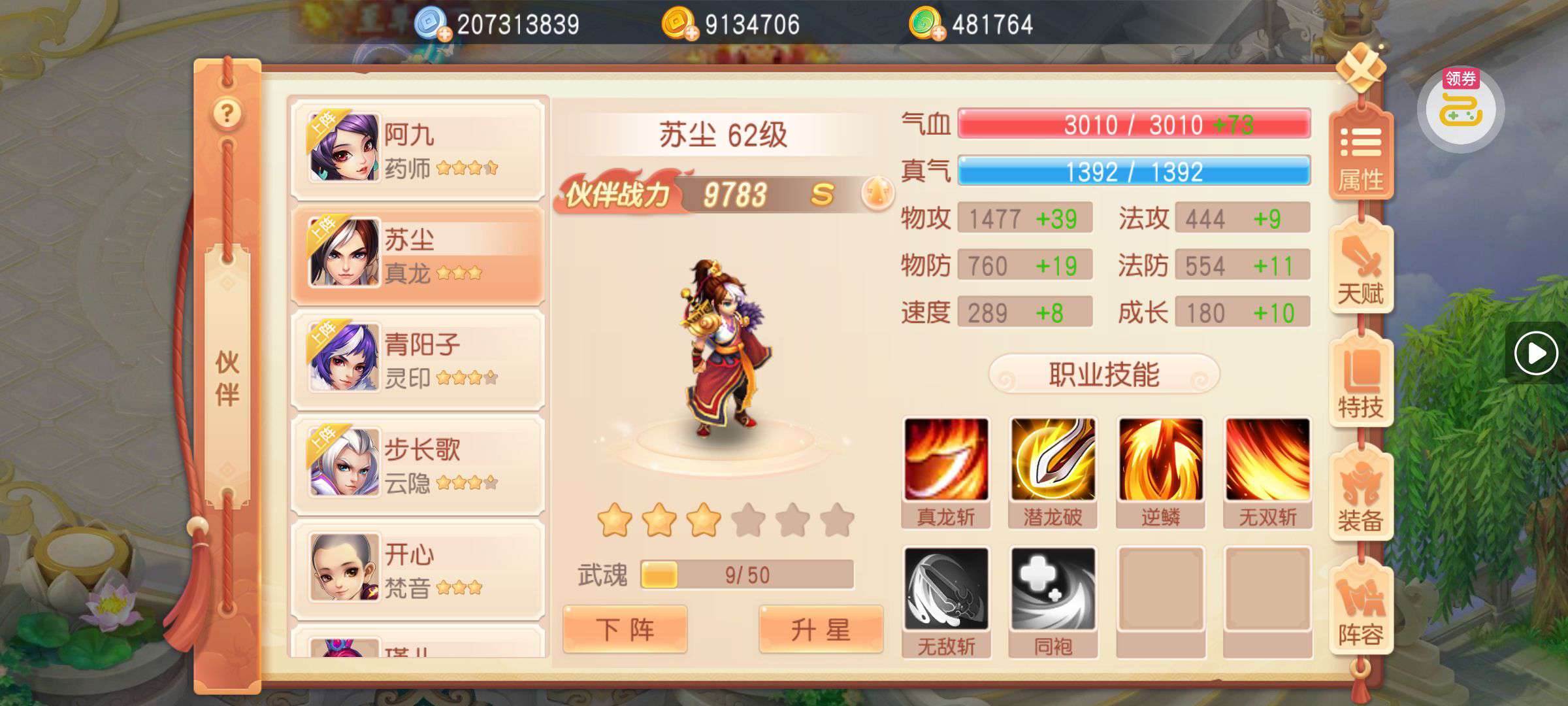Inspect the 同袍 skill icon

[x=1053, y=589]
